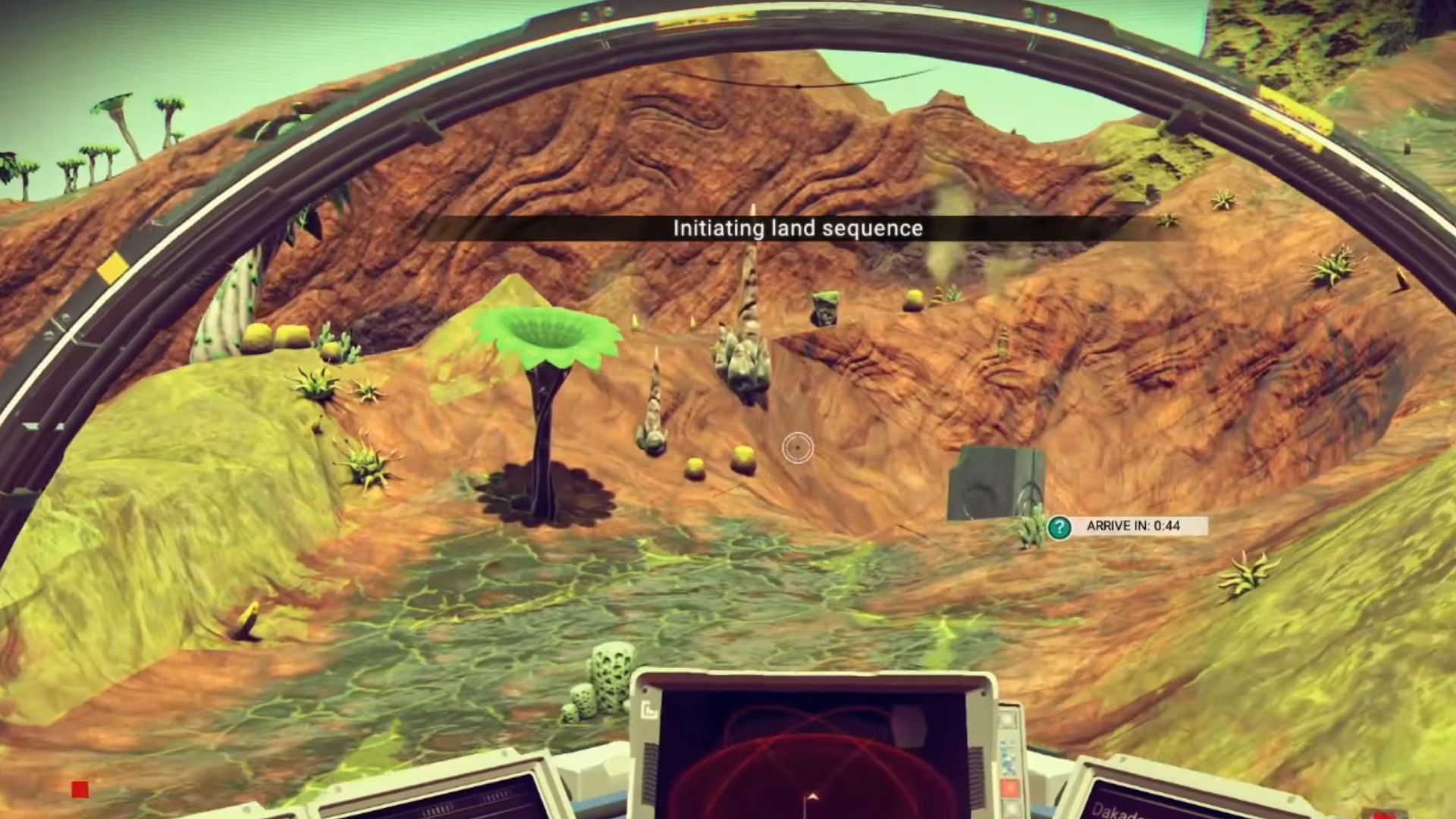Expand the landing sequence notification banner
Viewport: 1456px width, 819px height.
tap(797, 228)
